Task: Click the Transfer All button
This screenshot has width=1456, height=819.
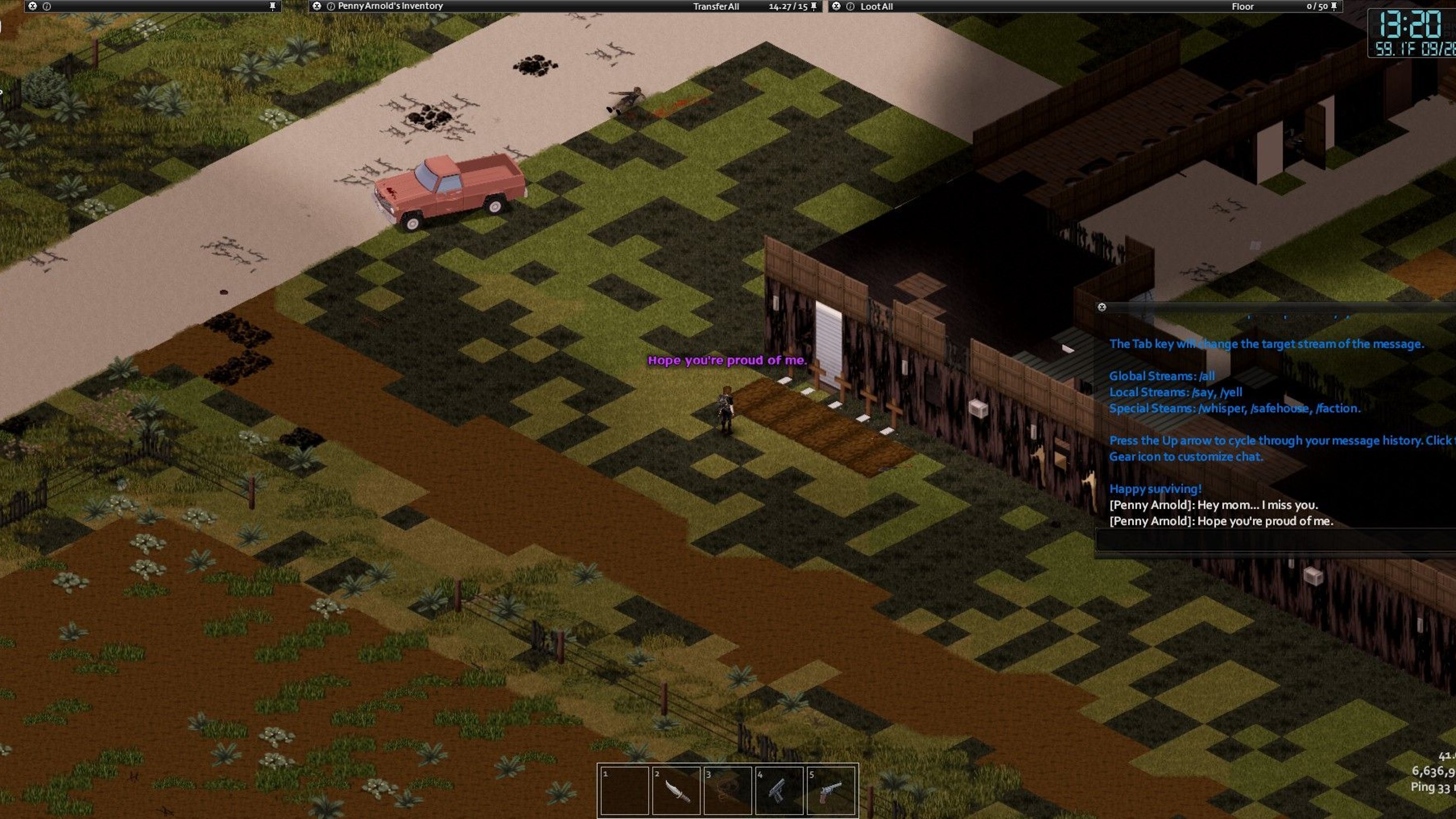Action: point(716,7)
